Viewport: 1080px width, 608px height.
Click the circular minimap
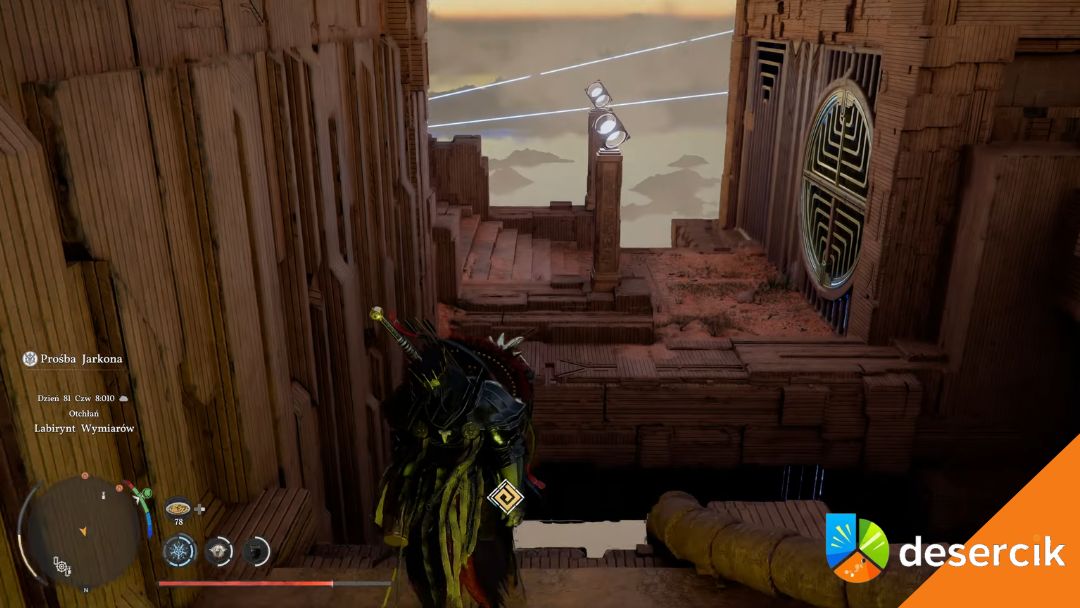(83, 528)
